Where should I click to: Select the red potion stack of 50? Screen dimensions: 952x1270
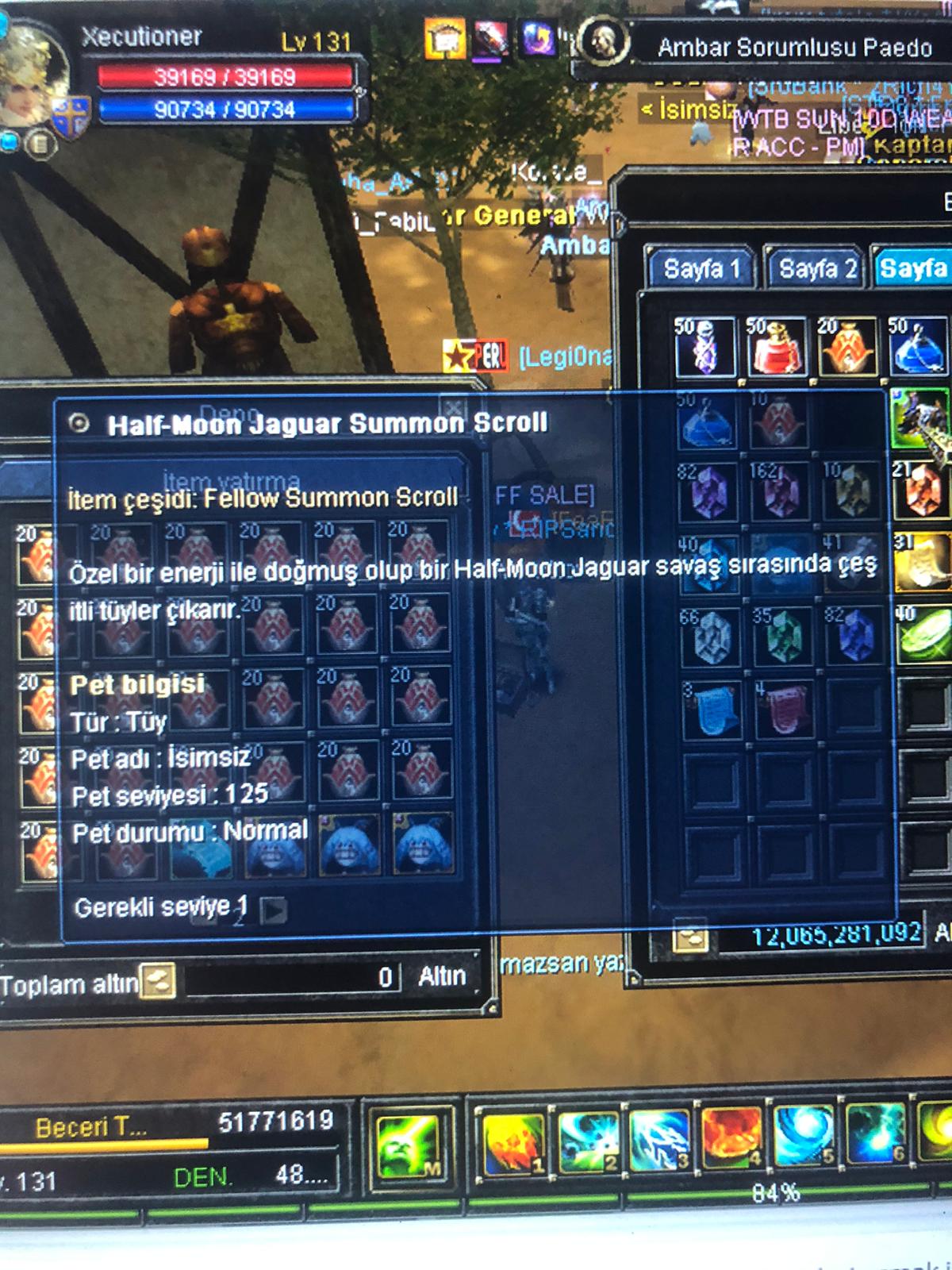tap(777, 347)
